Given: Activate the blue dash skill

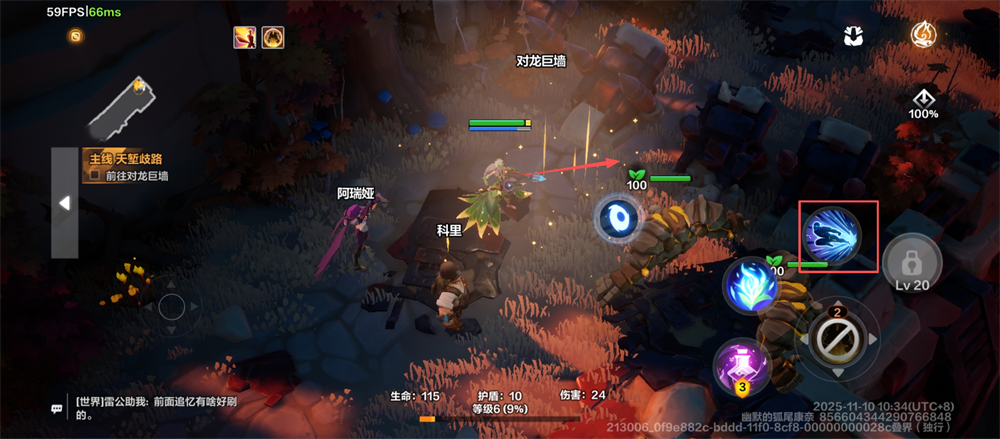Looking at the screenshot, I should [839, 236].
